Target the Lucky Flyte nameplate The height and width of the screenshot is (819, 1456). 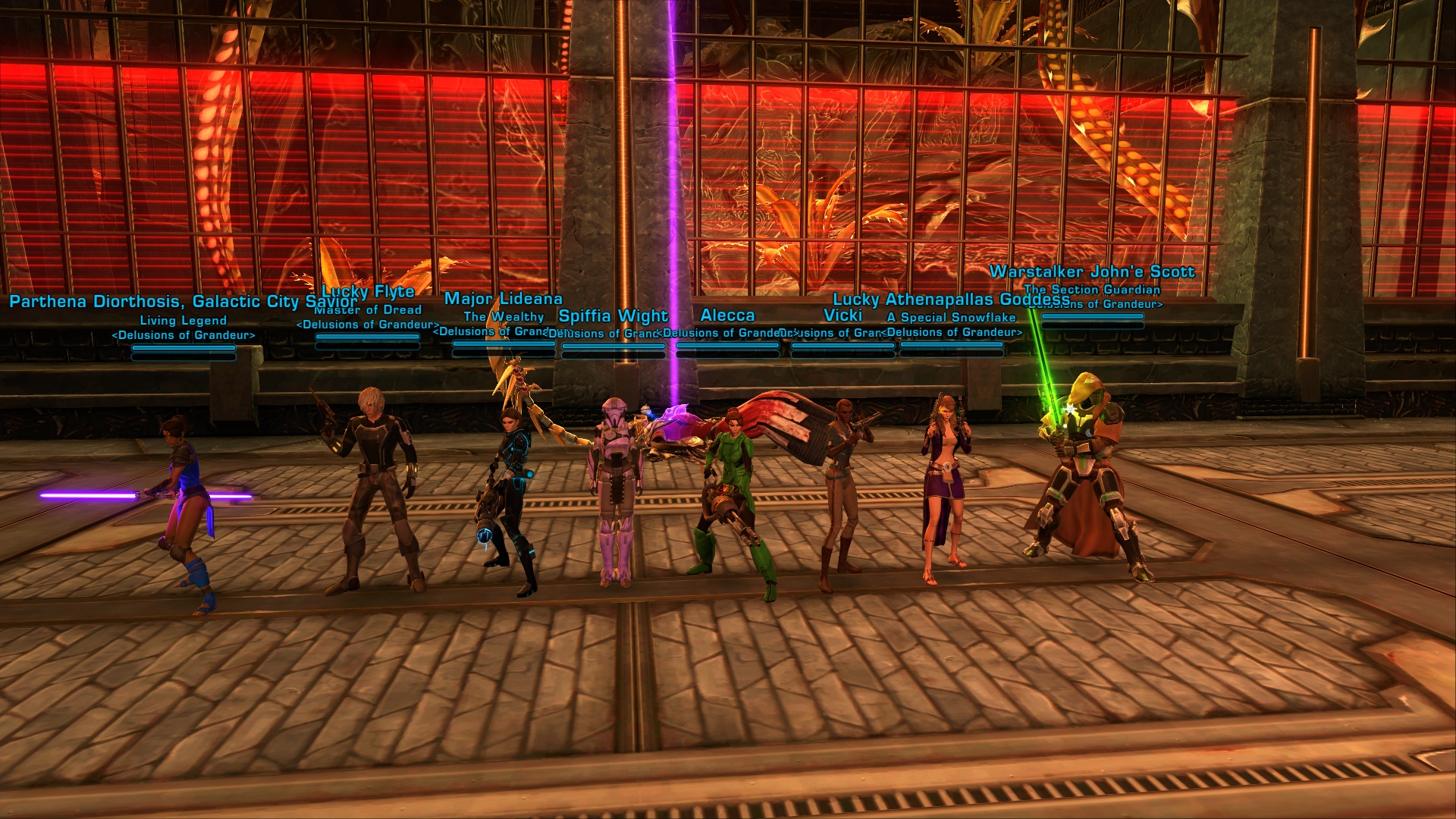pyautogui.click(x=369, y=292)
